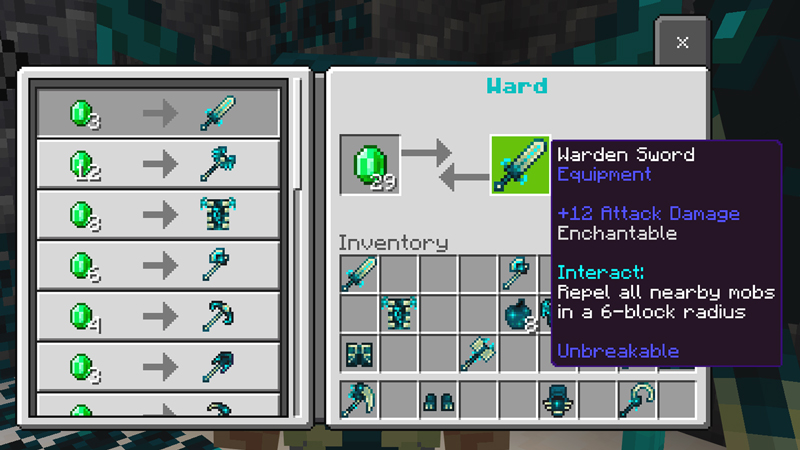Click the leggings in the inventory
Viewport: 800px width, 450px height.
(x=359, y=353)
